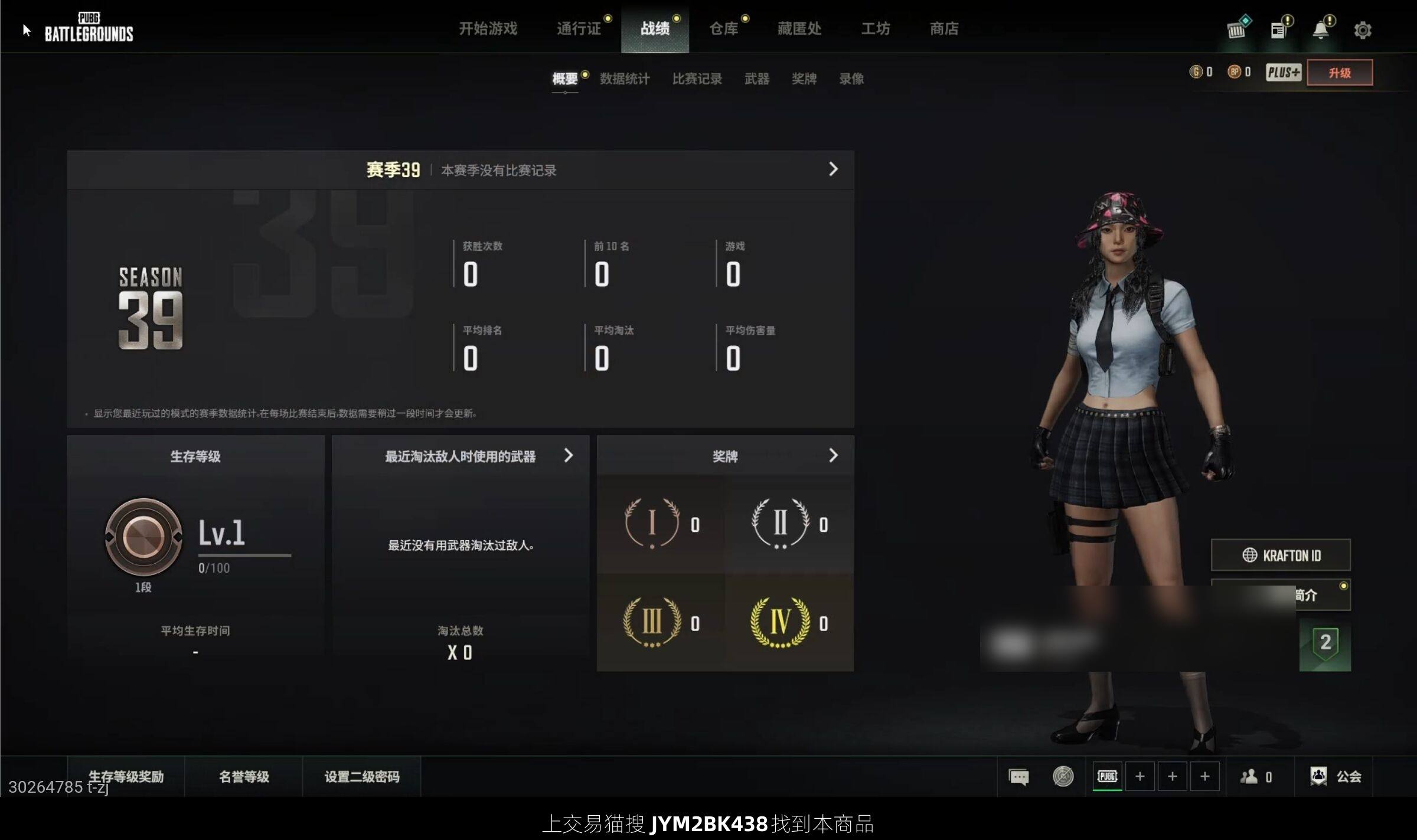Switch to the 通行证 tab
The image size is (1417, 840).
pos(579,28)
